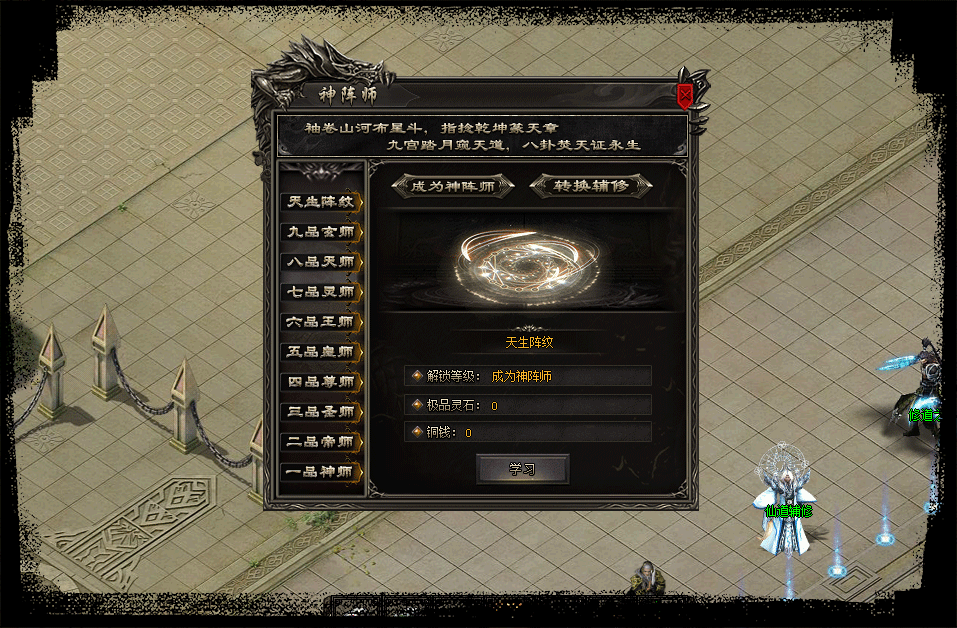Show the 六品王师 tab
This screenshot has width=957, height=628.
[x=321, y=322]
